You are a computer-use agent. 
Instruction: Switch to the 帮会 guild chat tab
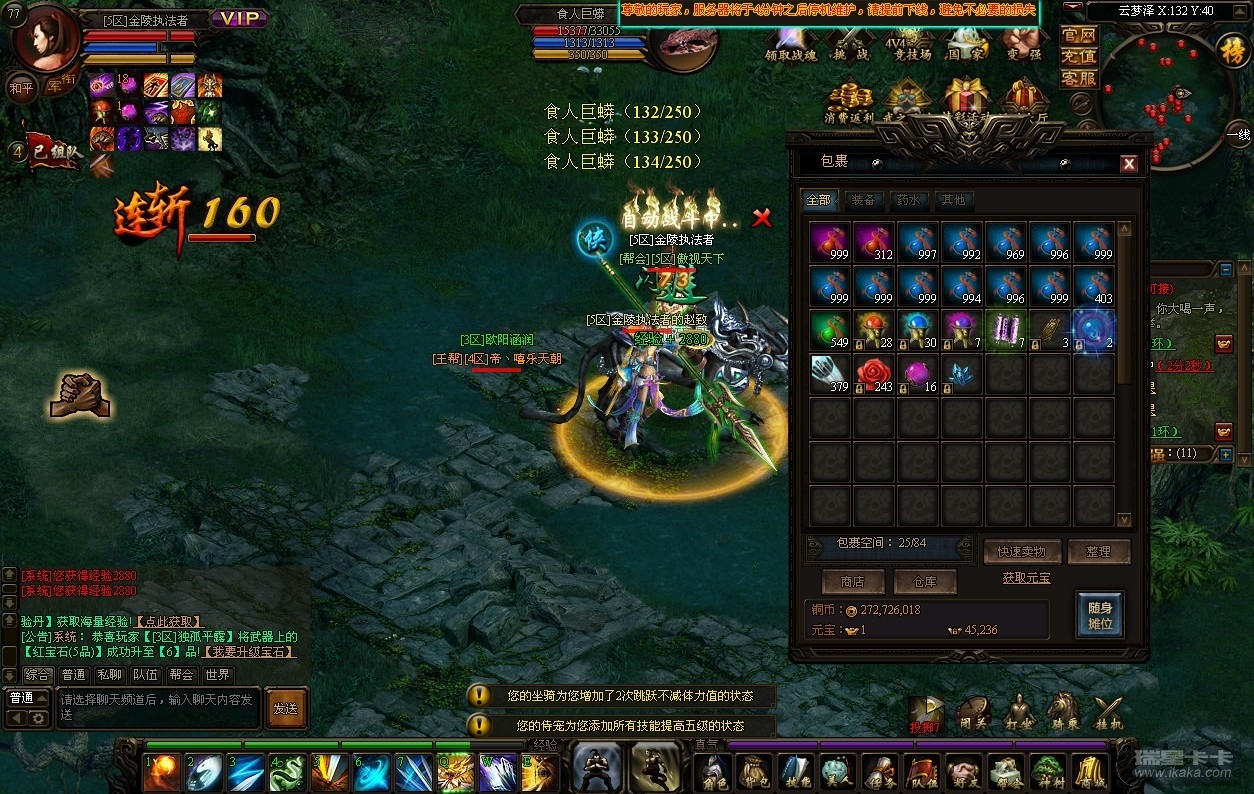[x=181, y=675]
